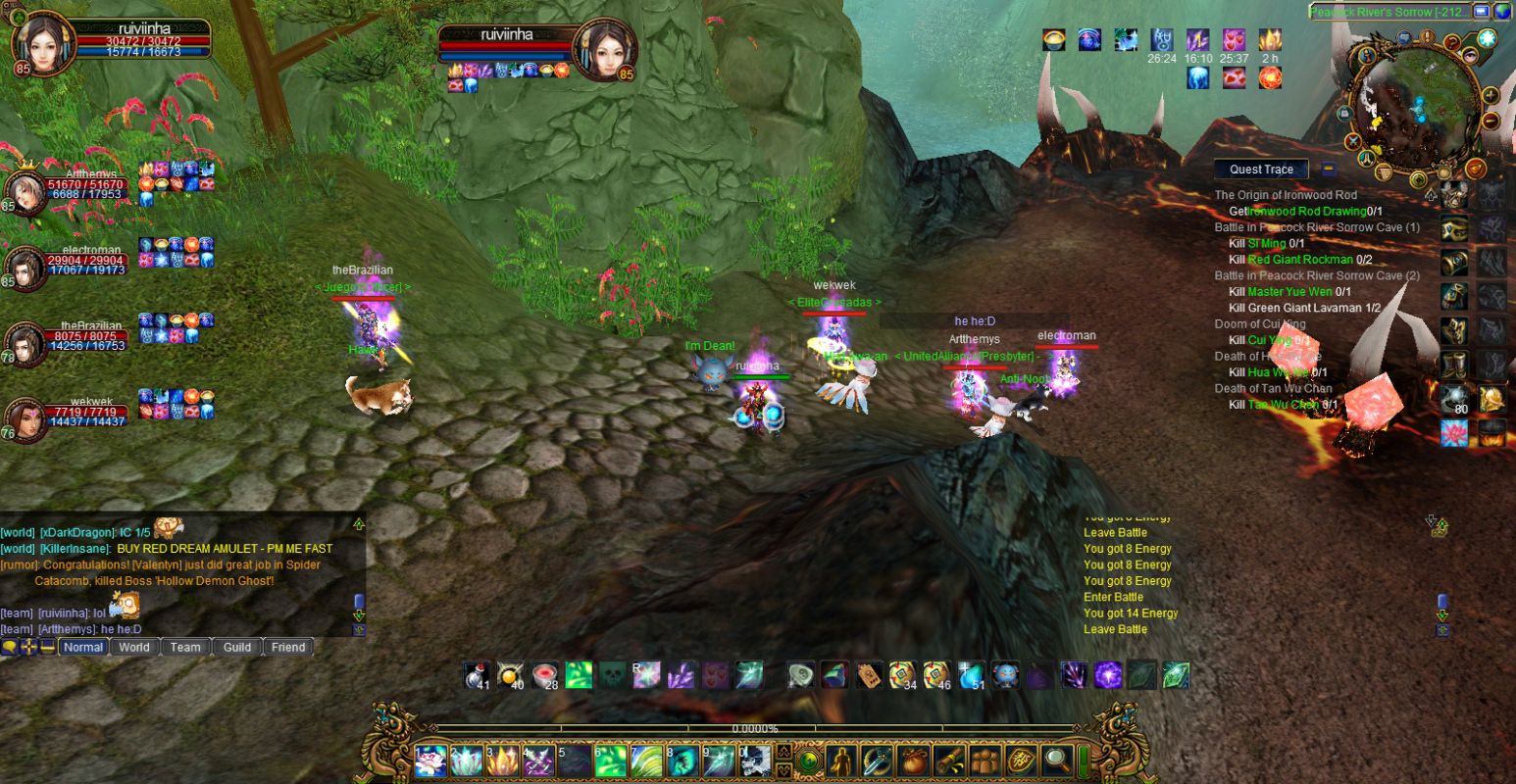
Task: Open the Team chat tab
Action: pos(185,647)
